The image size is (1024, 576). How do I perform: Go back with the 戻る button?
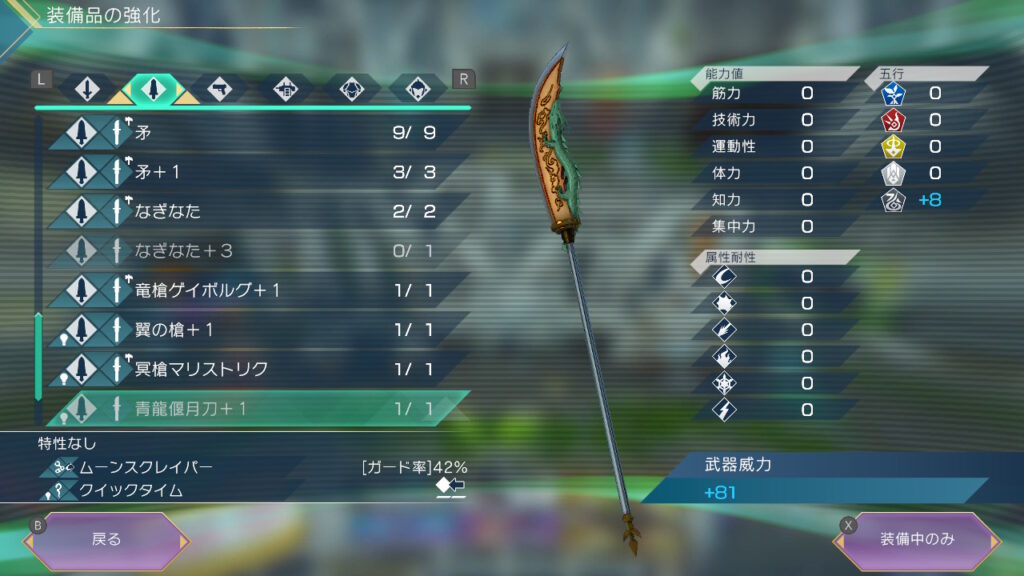click(107, 540)
